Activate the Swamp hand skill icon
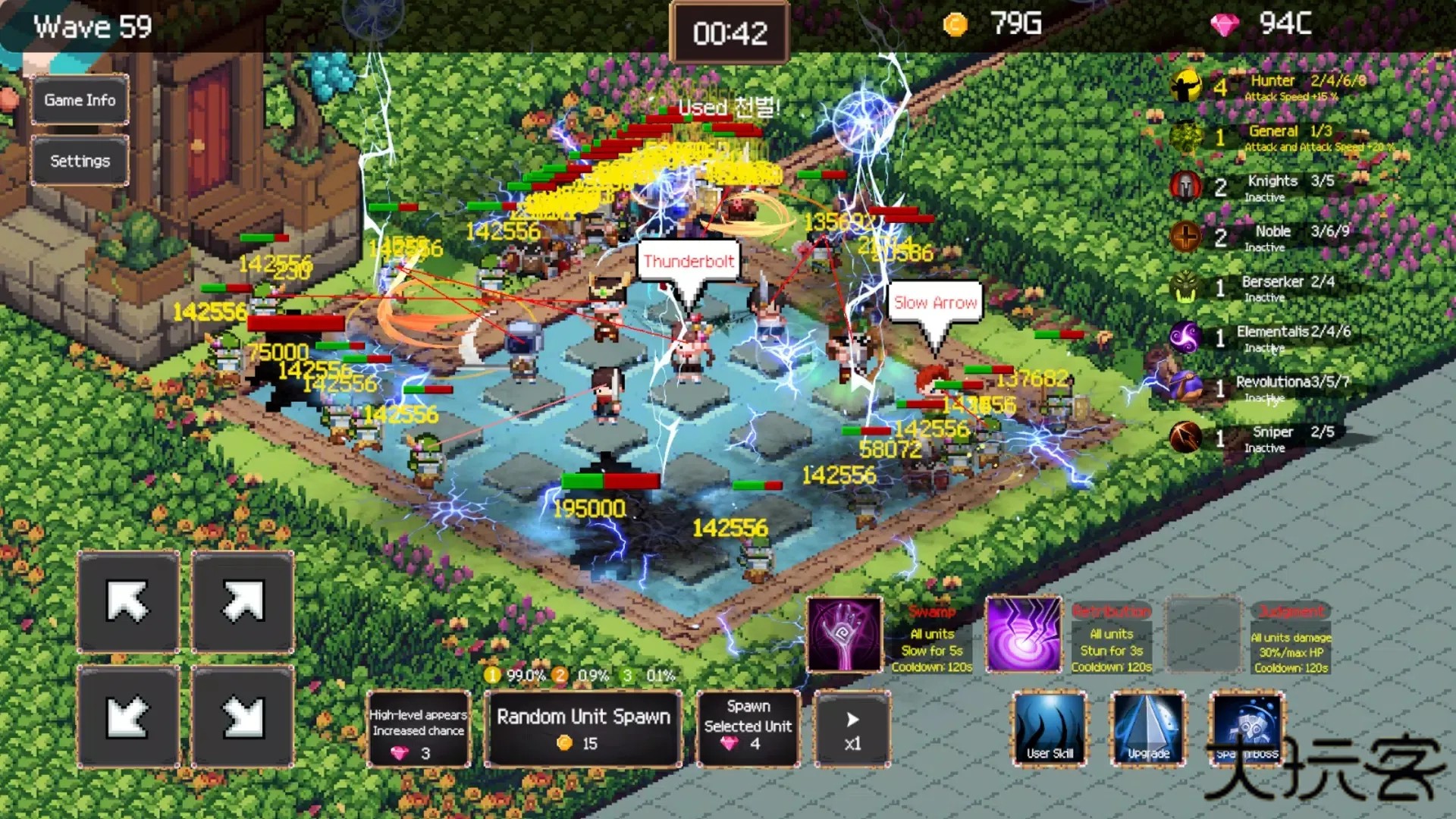1456x819 pixels. [844, 635]
